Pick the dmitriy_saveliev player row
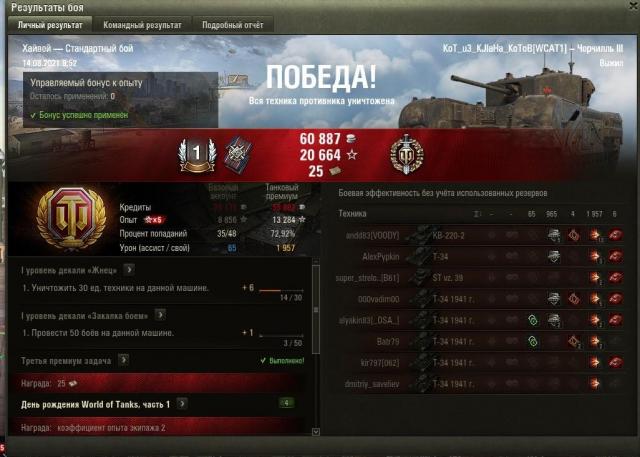Viewport: 640px width, 457px height. point(482,384)
